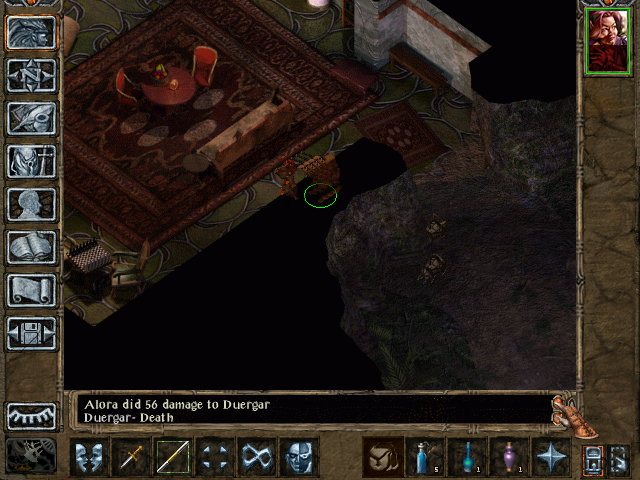Activate the infinity loop ability
The width and height of the screenshot is (640, 480).
pyautogui.click(x=257, y=457)
